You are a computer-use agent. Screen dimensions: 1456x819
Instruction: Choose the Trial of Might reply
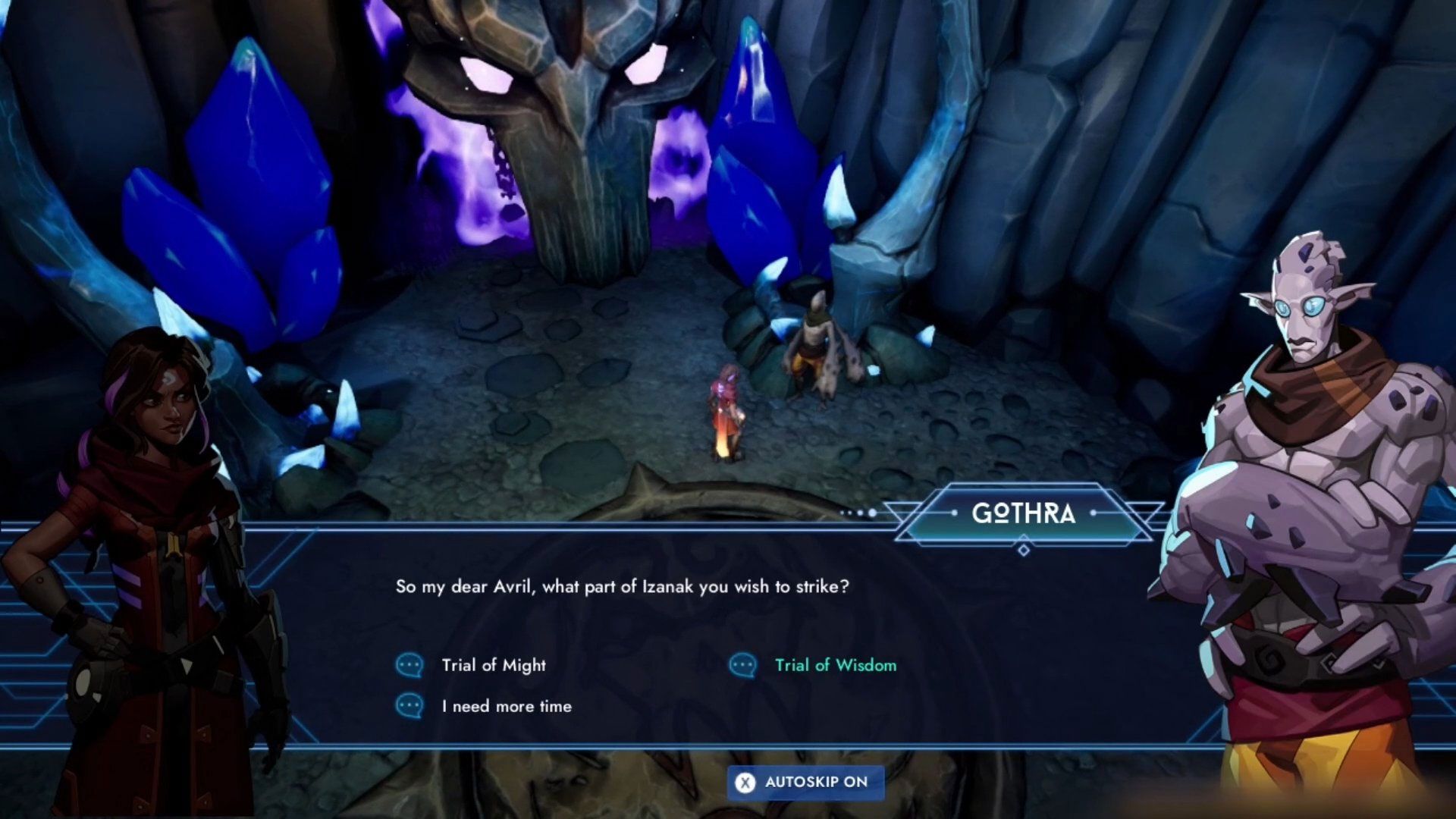tap(493, 665)
